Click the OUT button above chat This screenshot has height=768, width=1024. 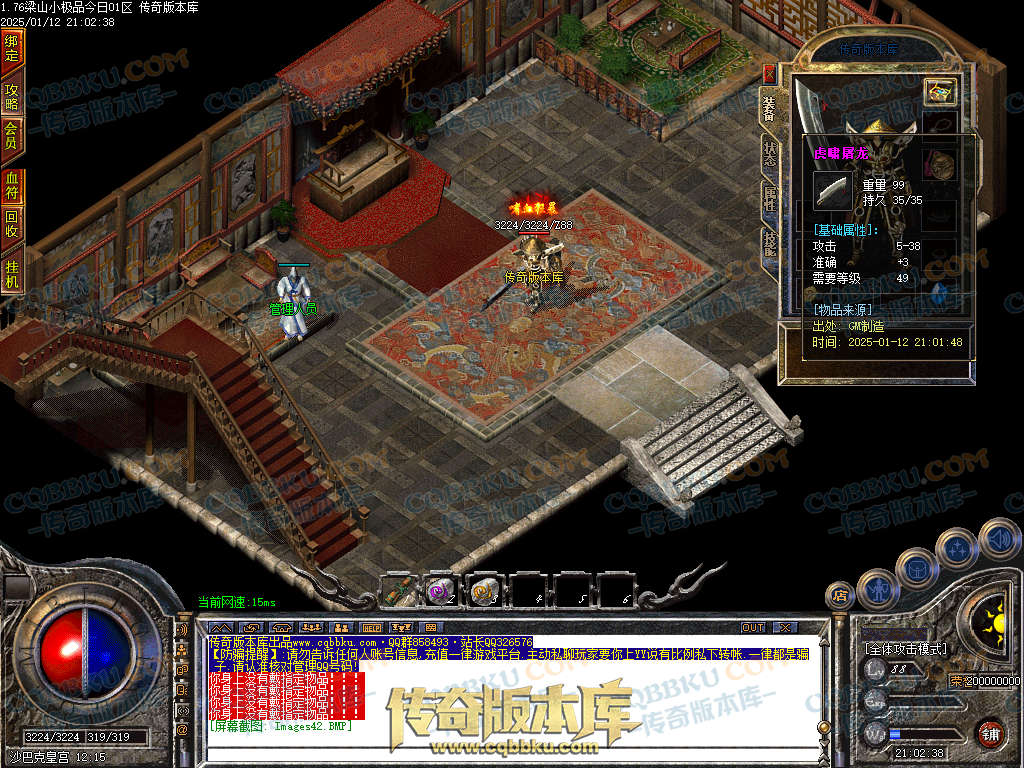pos(753,627)
